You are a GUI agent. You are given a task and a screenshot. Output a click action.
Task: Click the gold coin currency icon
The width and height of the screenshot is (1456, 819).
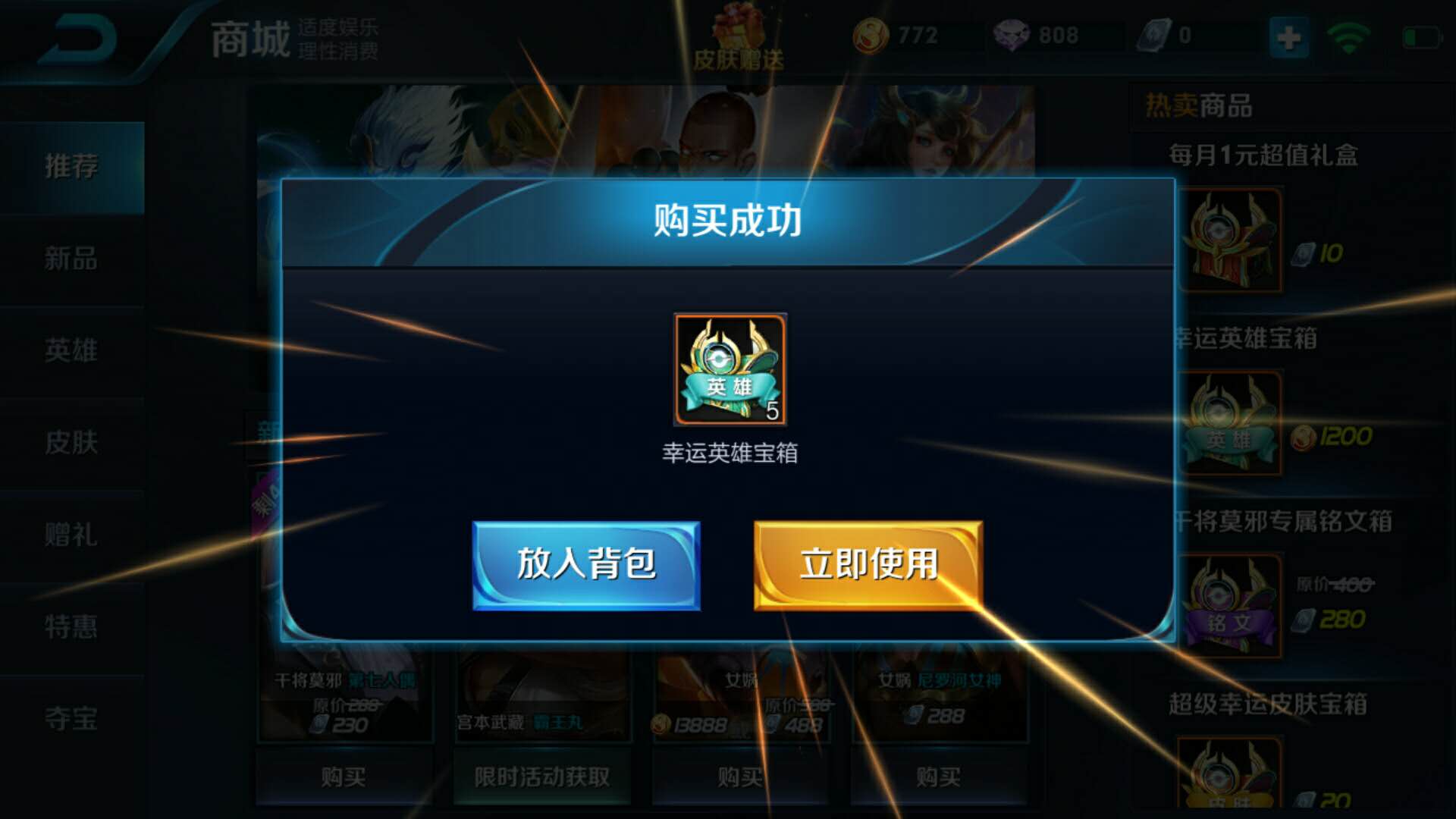871,35
